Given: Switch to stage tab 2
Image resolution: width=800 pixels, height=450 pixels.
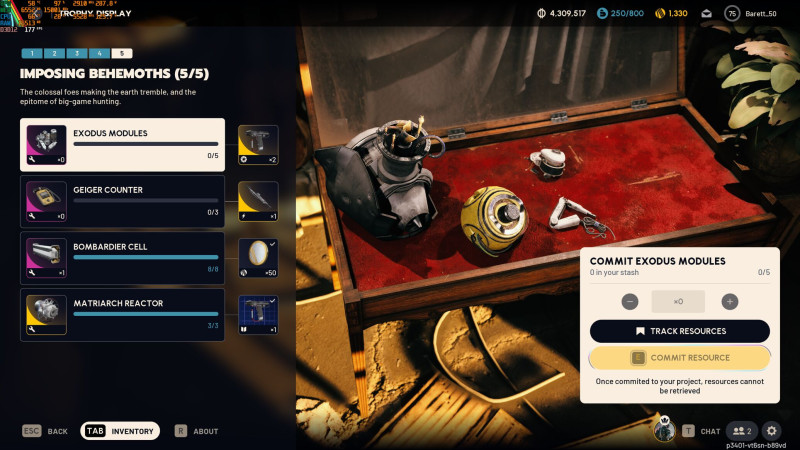Looking at the screenshot, I should point(53,53).
